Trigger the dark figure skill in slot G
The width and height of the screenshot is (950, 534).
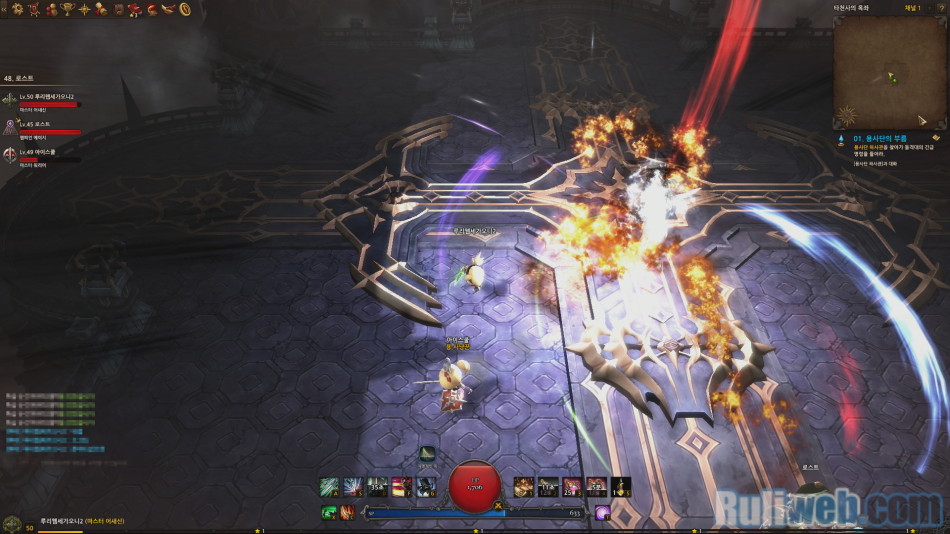(x=425, y=487)
